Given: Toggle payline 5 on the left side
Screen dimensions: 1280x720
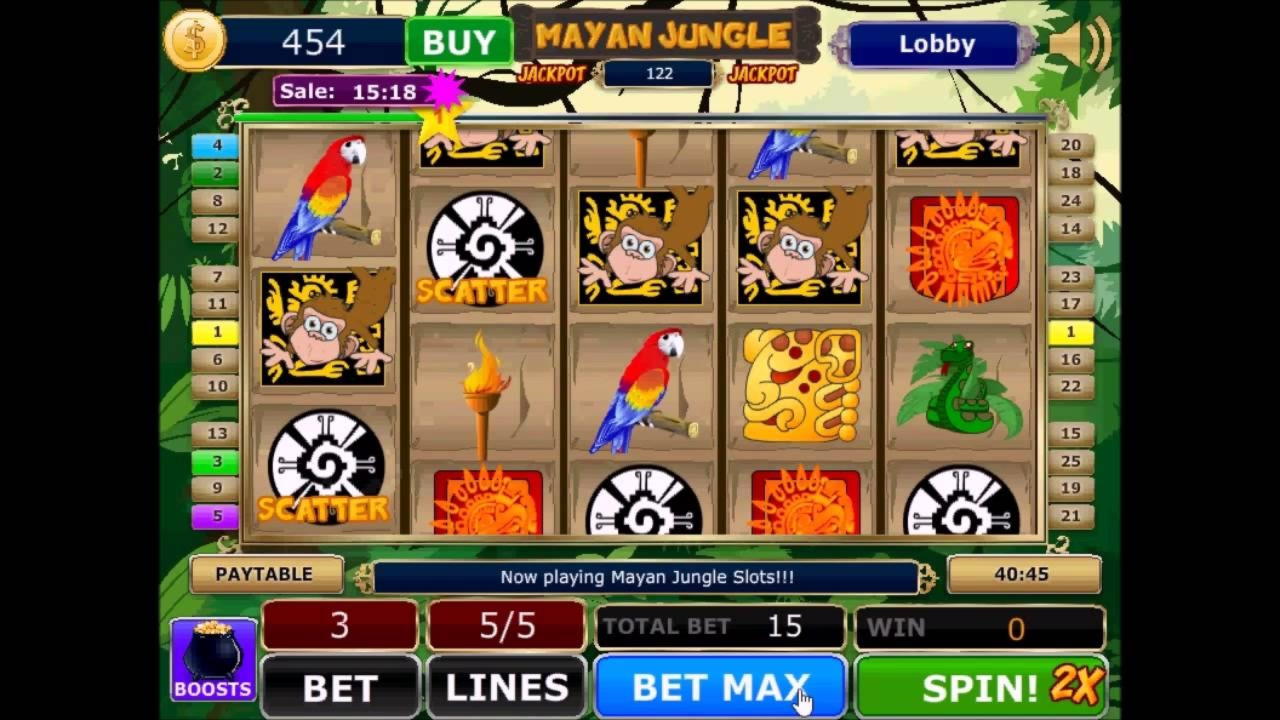Looking at the screenshot, I should 217,515.
